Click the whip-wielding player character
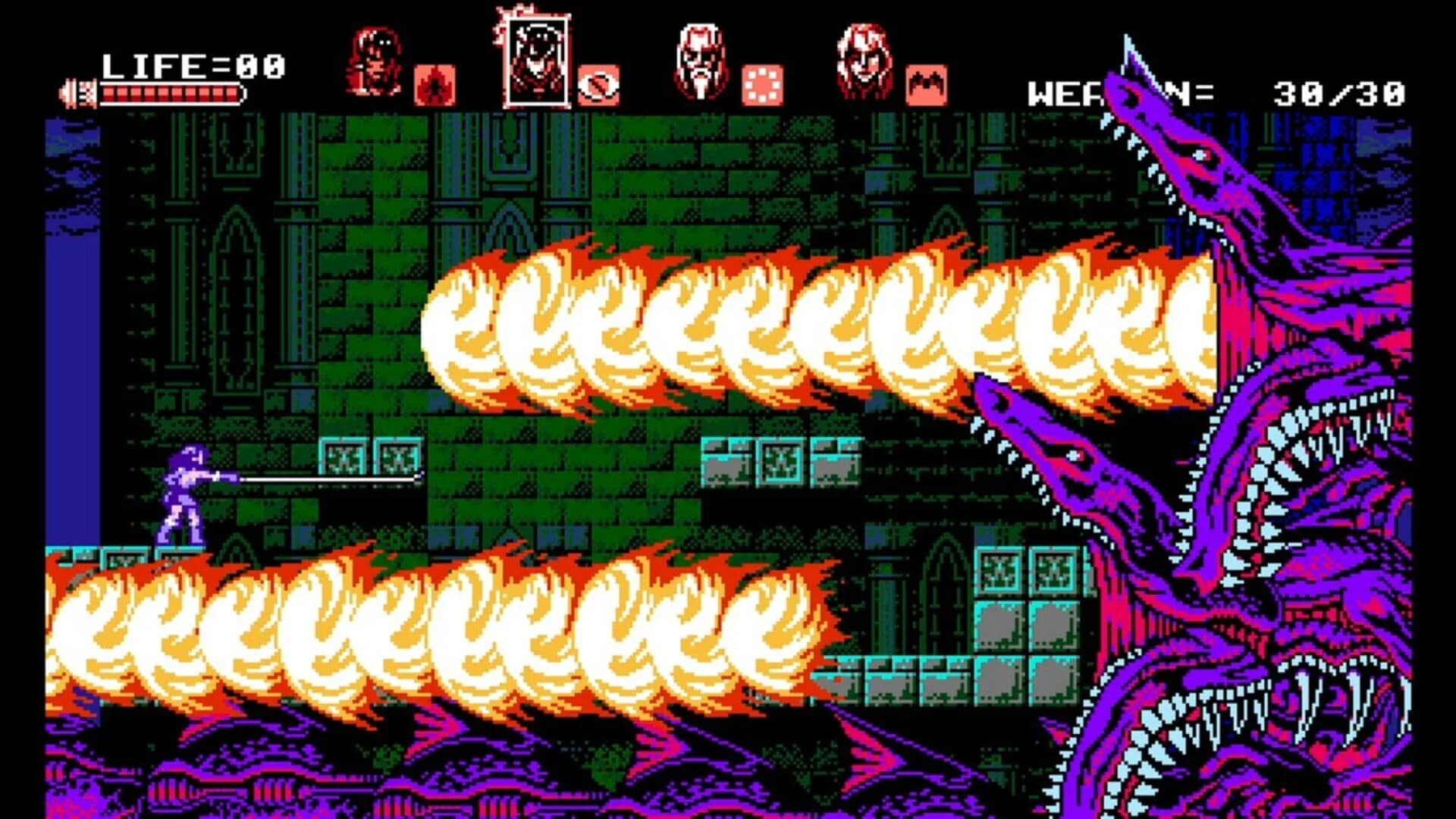This screenshot has height=819, width=1456. coord(178,493)
